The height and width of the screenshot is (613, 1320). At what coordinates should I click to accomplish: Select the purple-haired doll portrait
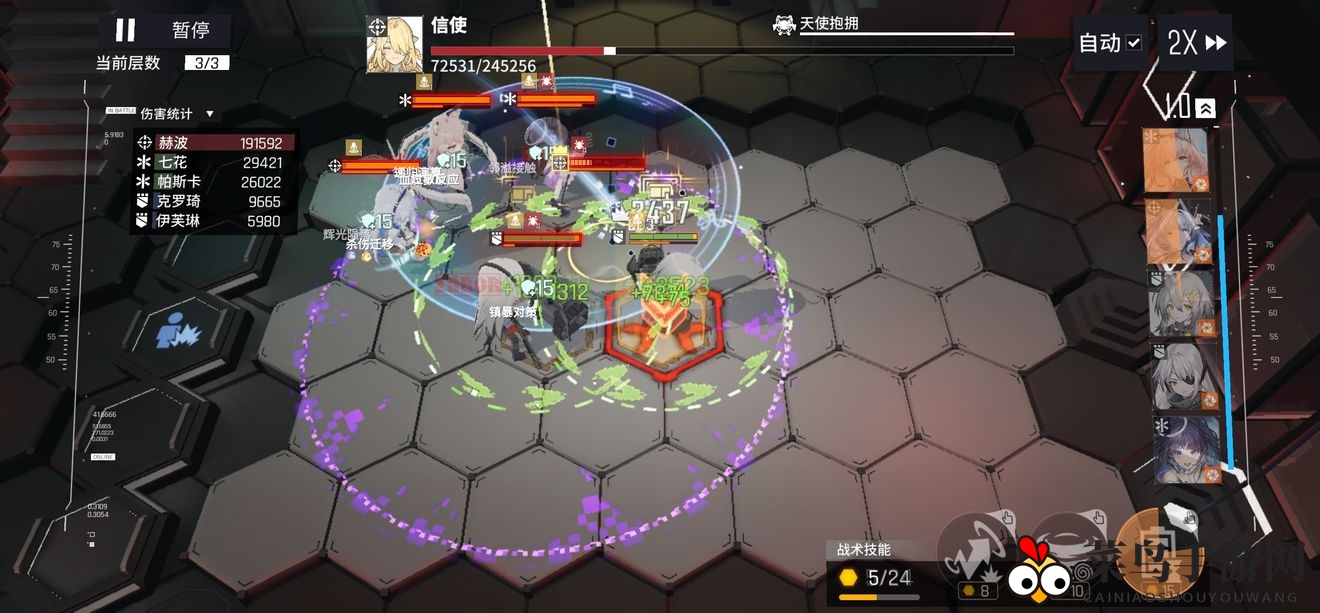(x=1187, y=449)
